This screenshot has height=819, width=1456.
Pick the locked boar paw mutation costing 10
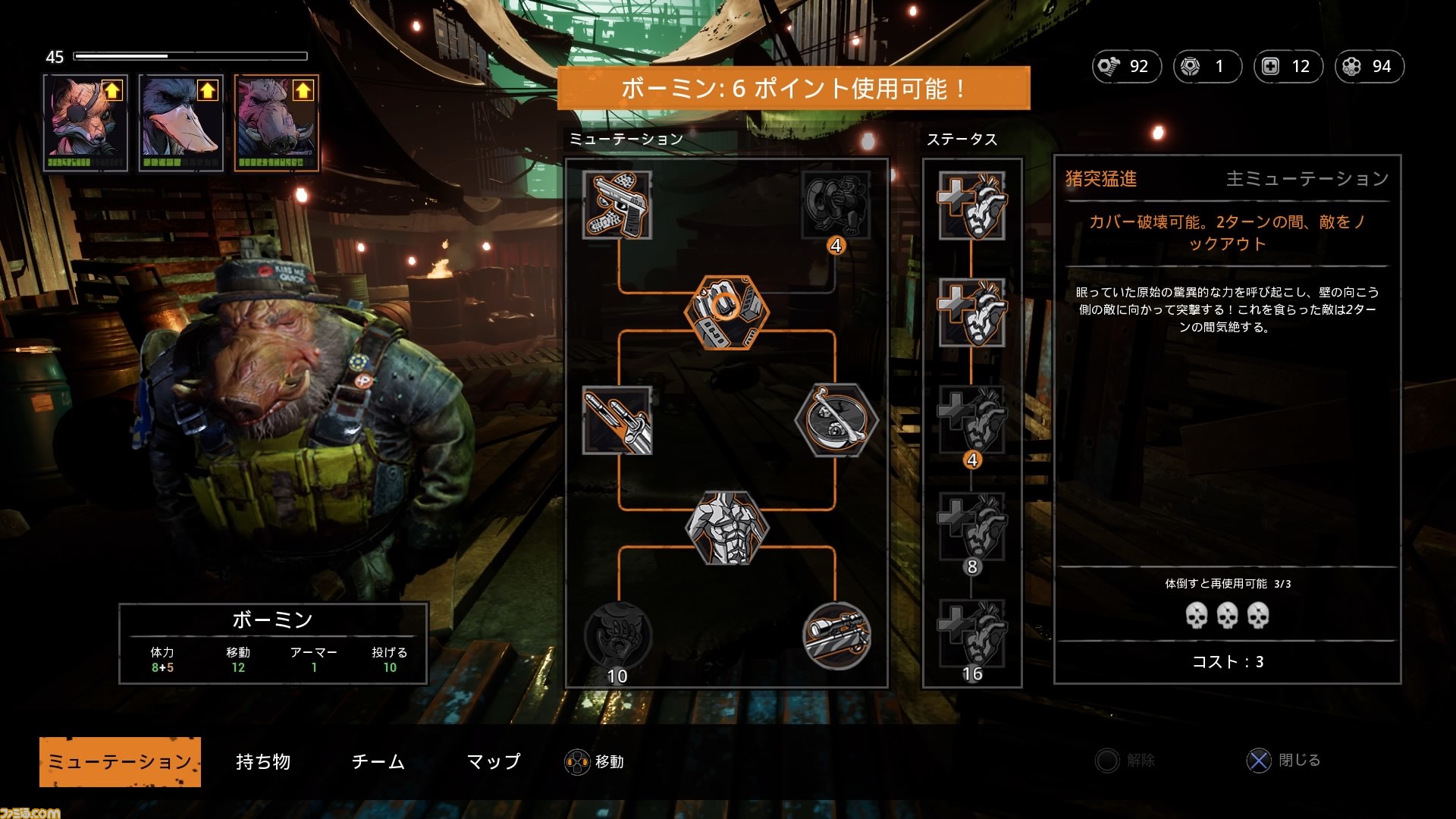click(617, 635)
